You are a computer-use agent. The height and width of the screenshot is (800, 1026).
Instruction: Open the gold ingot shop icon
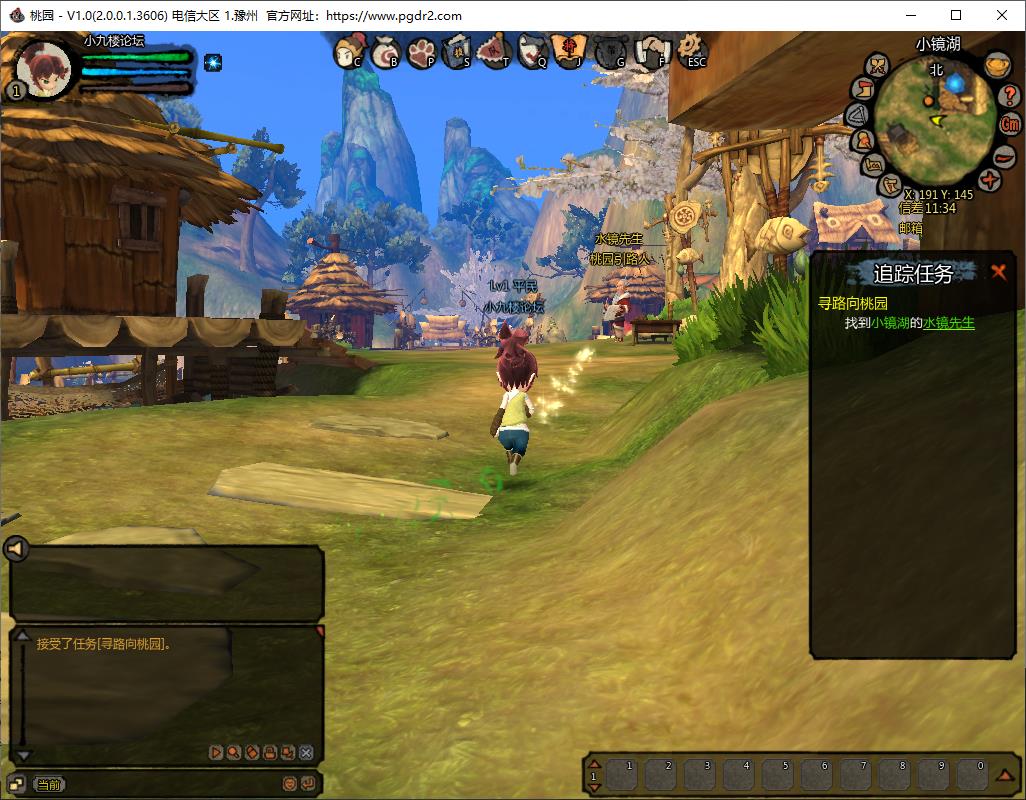click(995, 66)
